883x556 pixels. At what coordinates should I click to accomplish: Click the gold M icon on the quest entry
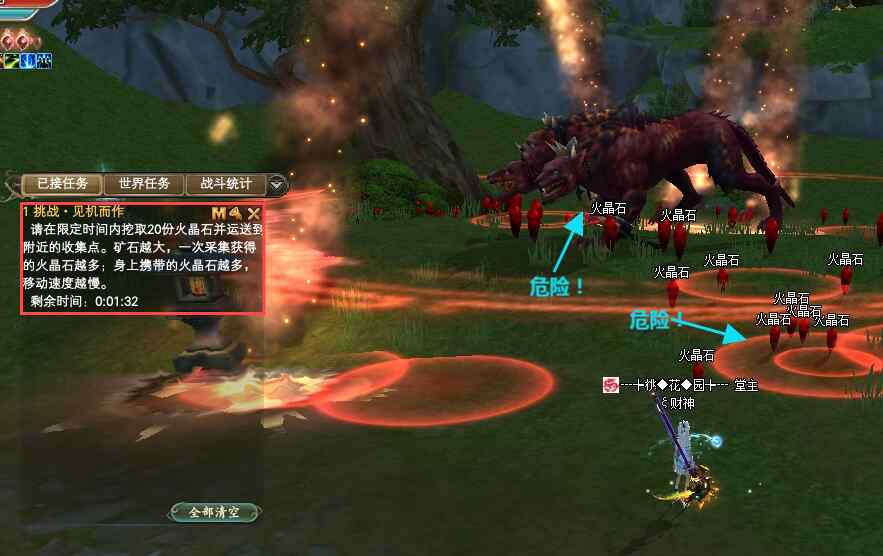(219, 213)
